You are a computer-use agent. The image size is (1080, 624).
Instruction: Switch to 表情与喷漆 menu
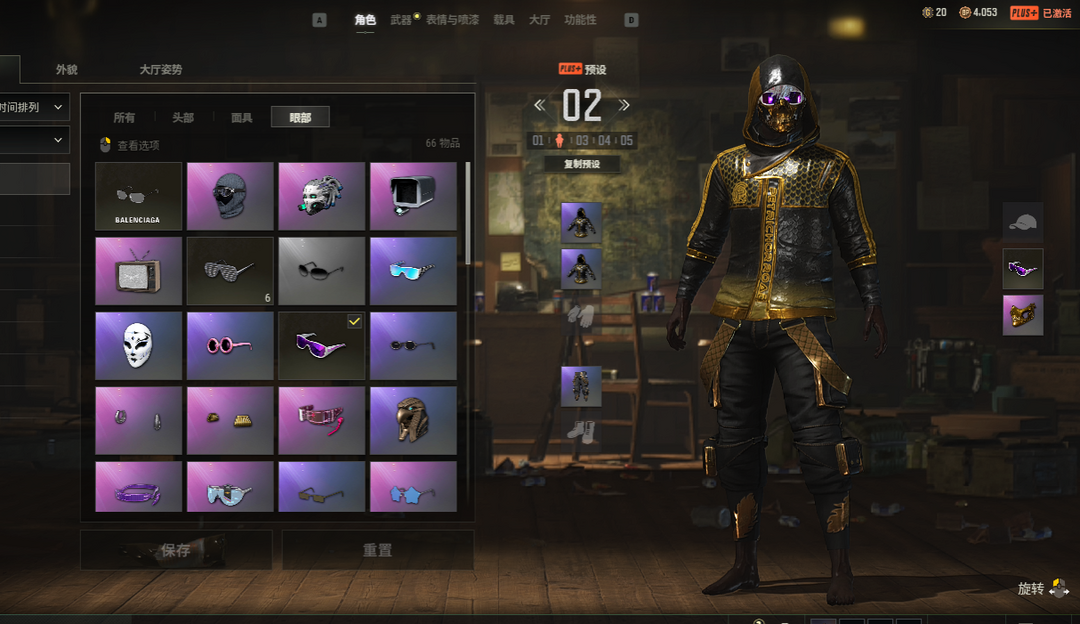pyautogui.click(x=452, y=20)
